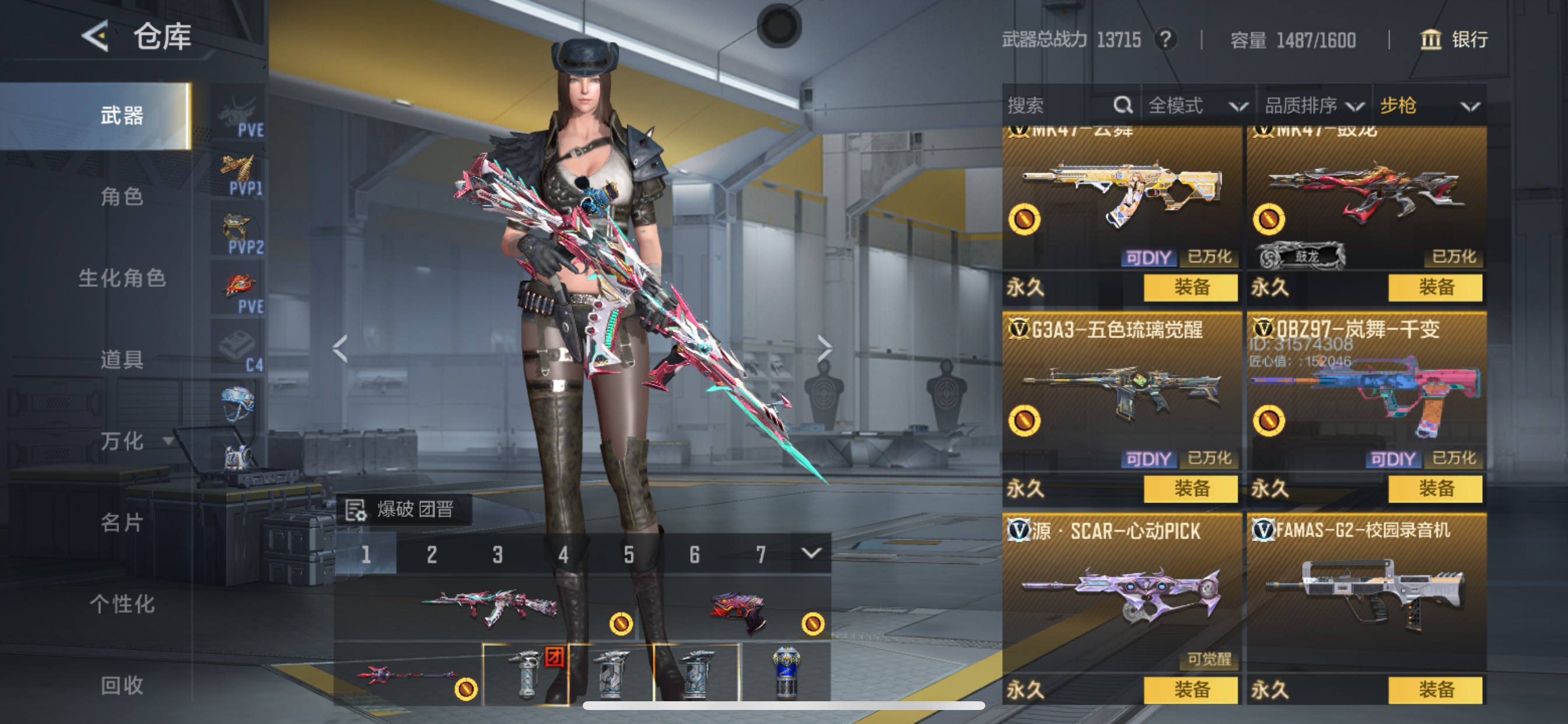1568x724 pixels.
Task: Go to the 个性化 section
Action: (x=122, y=604)
